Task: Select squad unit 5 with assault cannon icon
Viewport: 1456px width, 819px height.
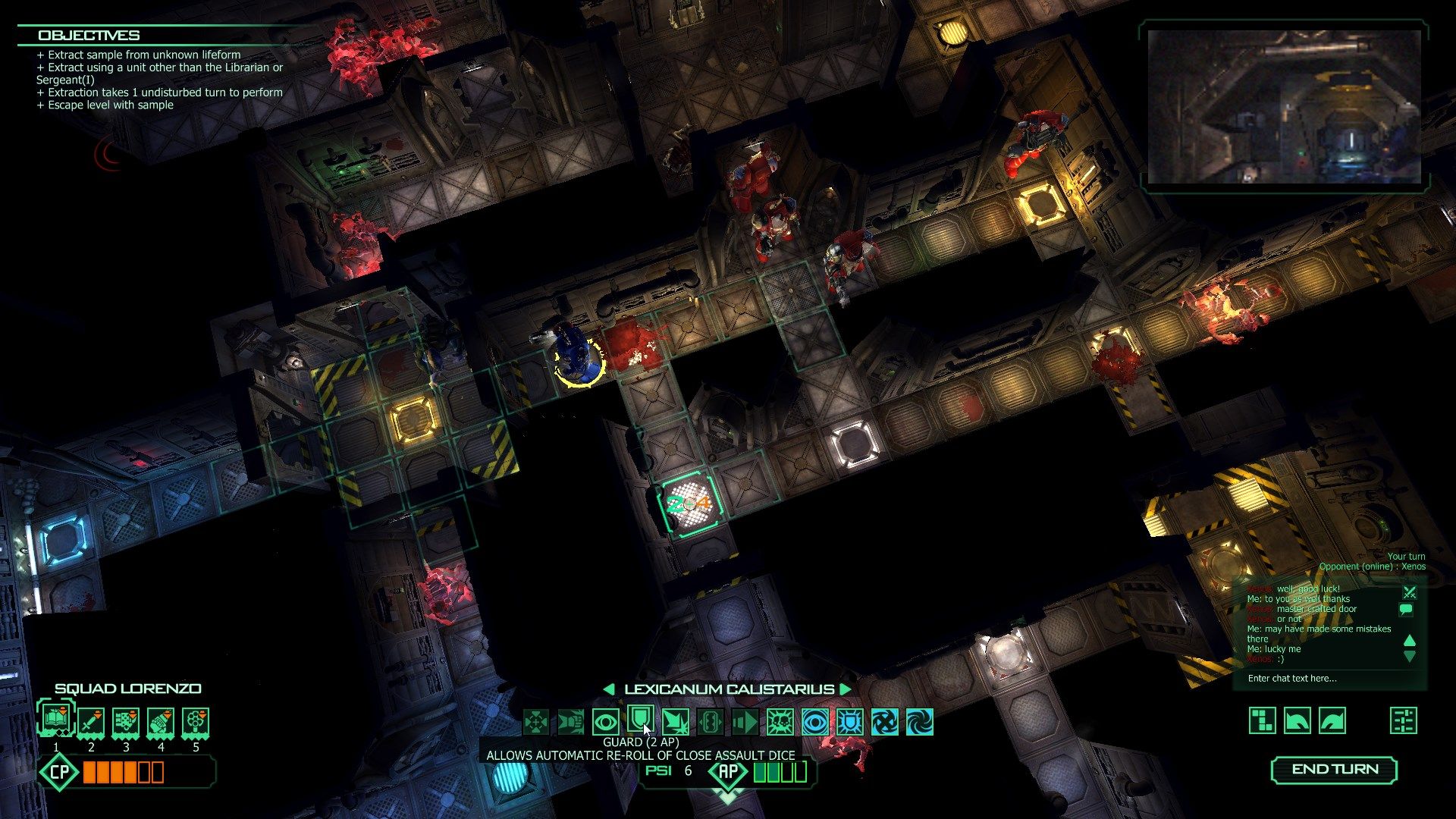Action: (196, 722)
